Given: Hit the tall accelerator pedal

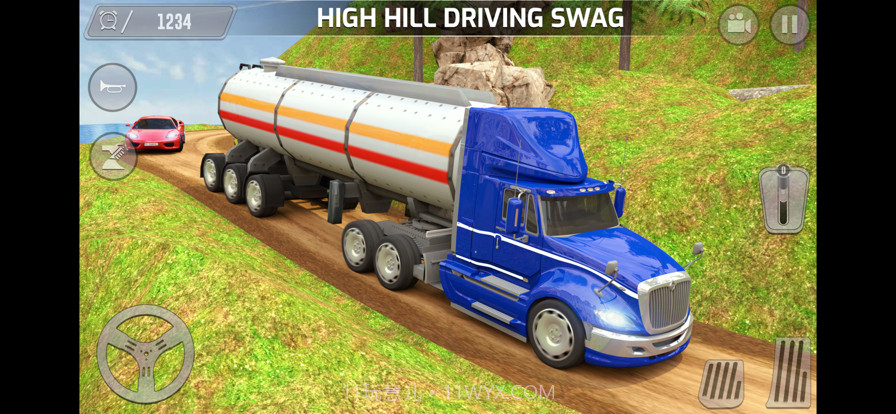Looking at the screenshot, I should (788, 372).
